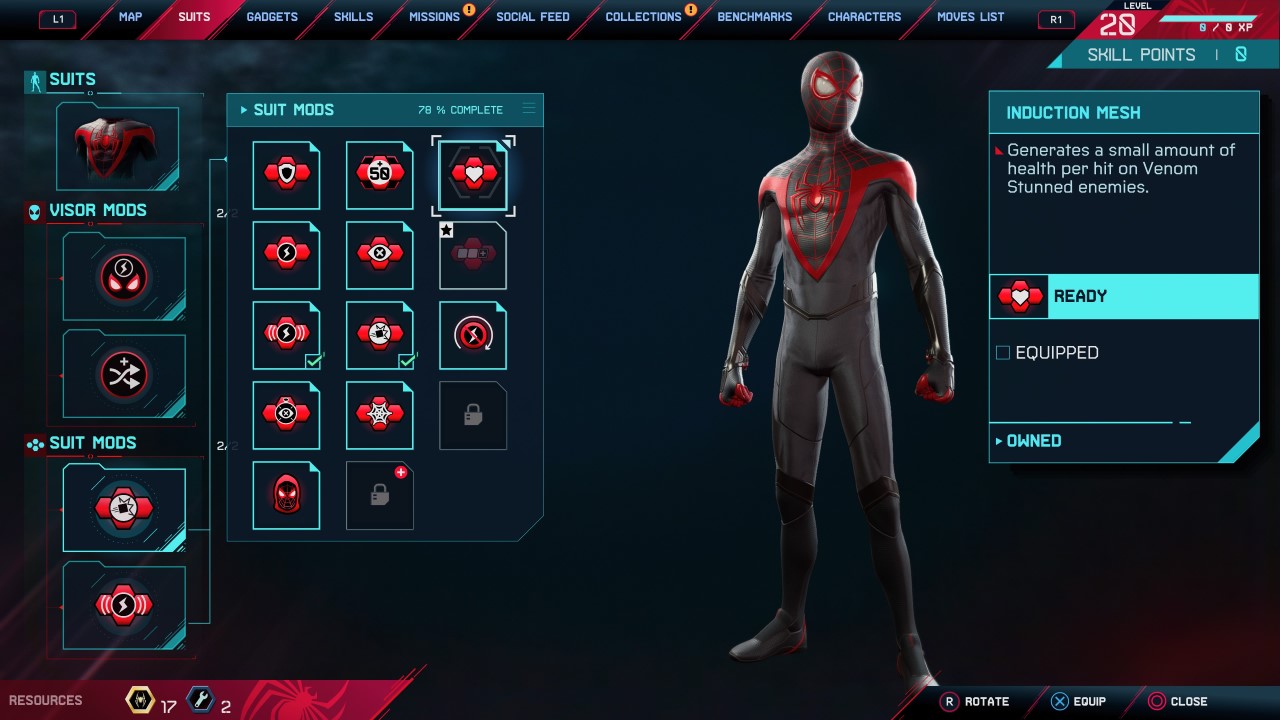The width and height of the screenshot is (1280, 720).
Task: Click the checkmark on the lightning-waves equipped mod
Action: pyautogui.click(x=311, y=362)
